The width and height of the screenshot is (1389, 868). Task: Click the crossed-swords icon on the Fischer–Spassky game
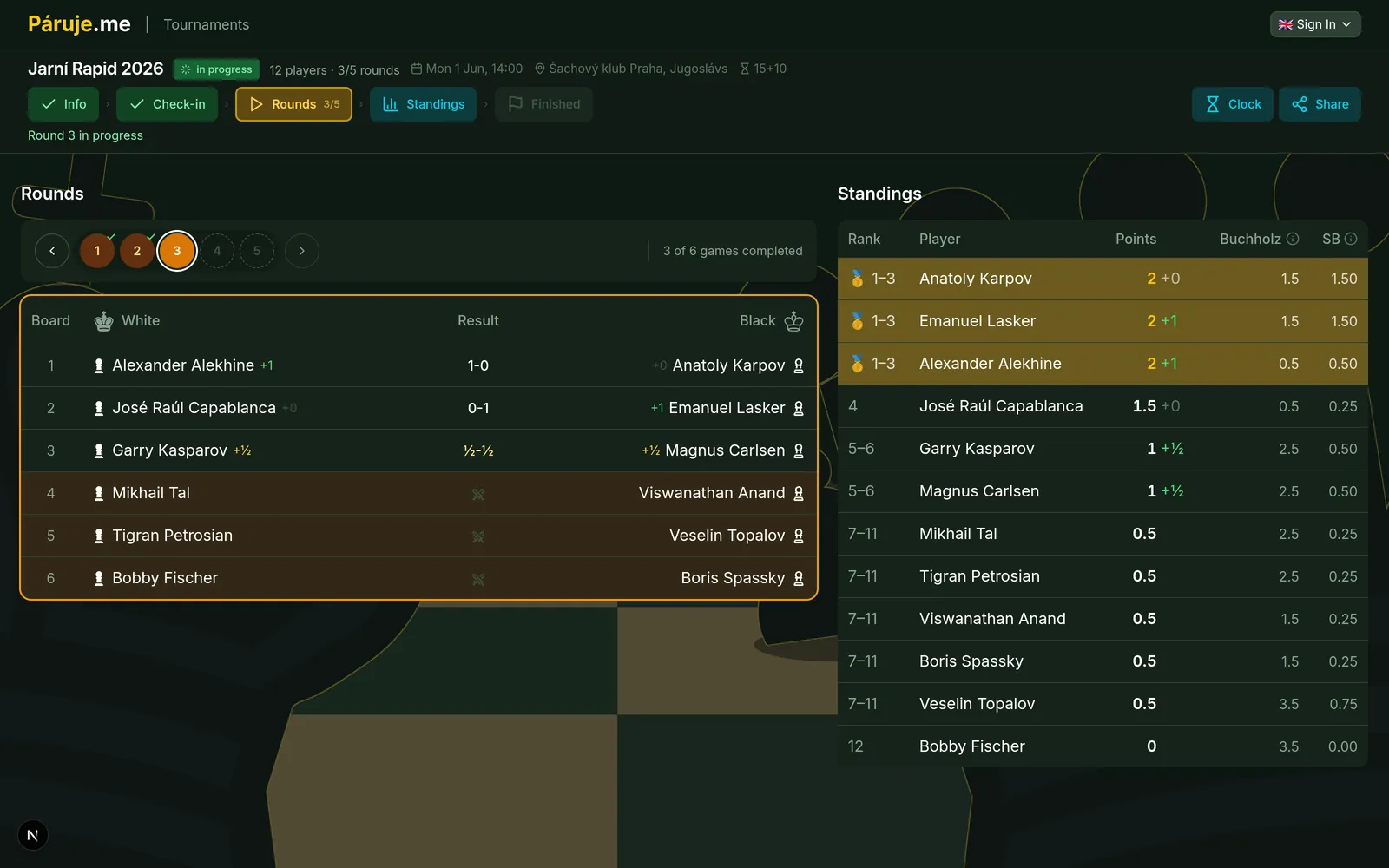pos(478,578)
